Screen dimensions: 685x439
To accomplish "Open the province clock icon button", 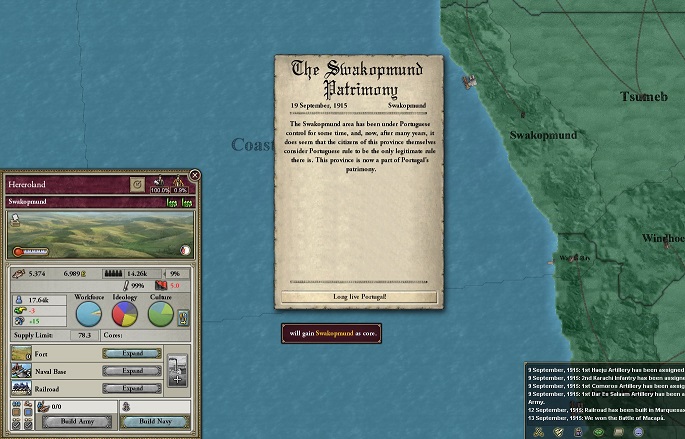I will click(137, 185).
